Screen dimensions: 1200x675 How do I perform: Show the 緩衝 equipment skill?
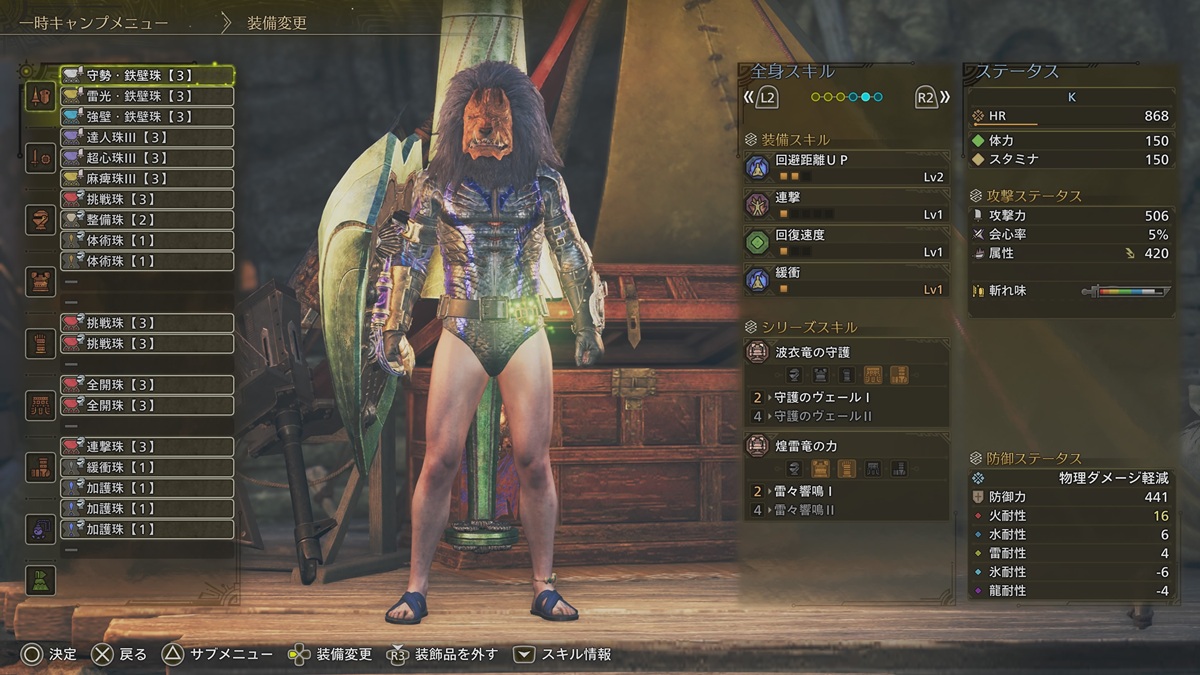(x=846, y=279)
